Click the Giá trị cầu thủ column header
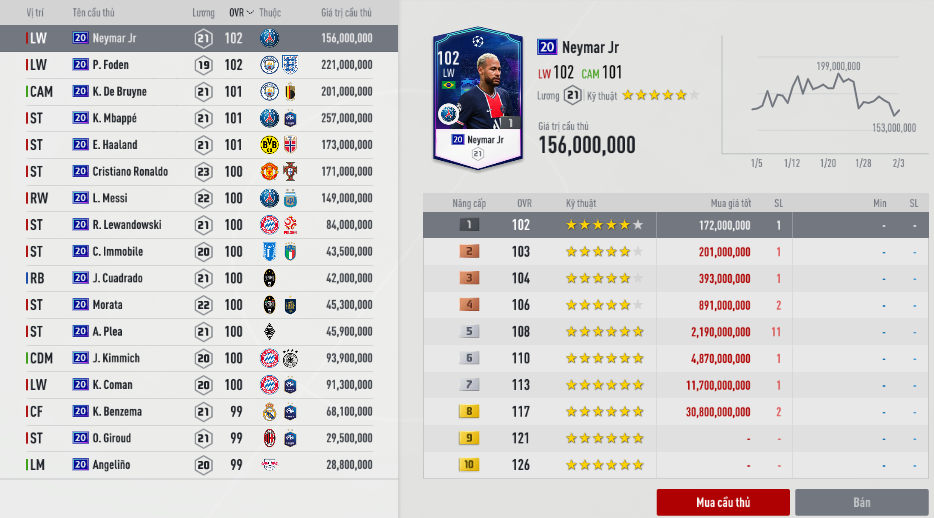 pos(346,13)
